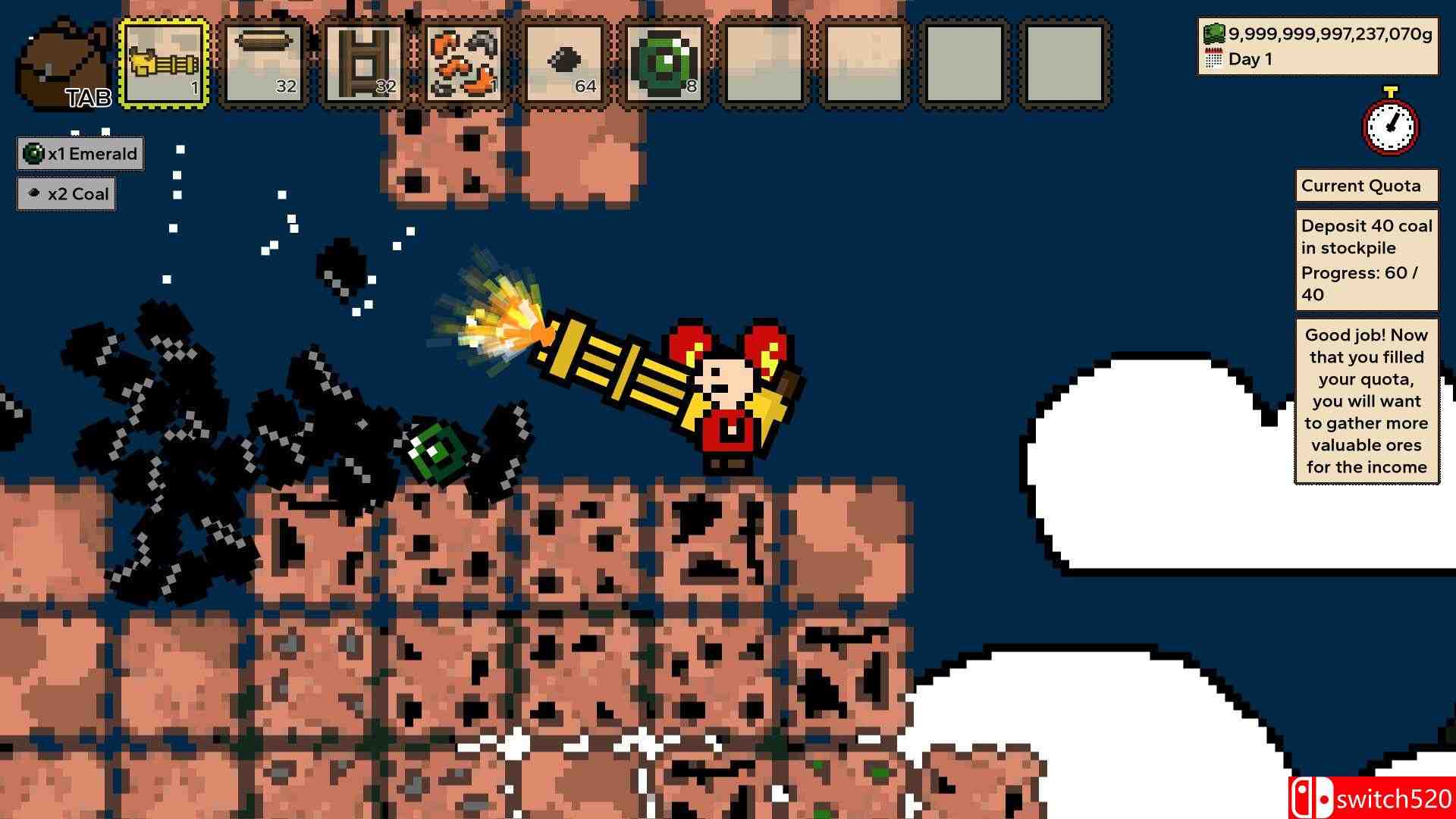Click the Current Quota header panel
This screenshot has height=819, width=1456.
click(1367, 185)
